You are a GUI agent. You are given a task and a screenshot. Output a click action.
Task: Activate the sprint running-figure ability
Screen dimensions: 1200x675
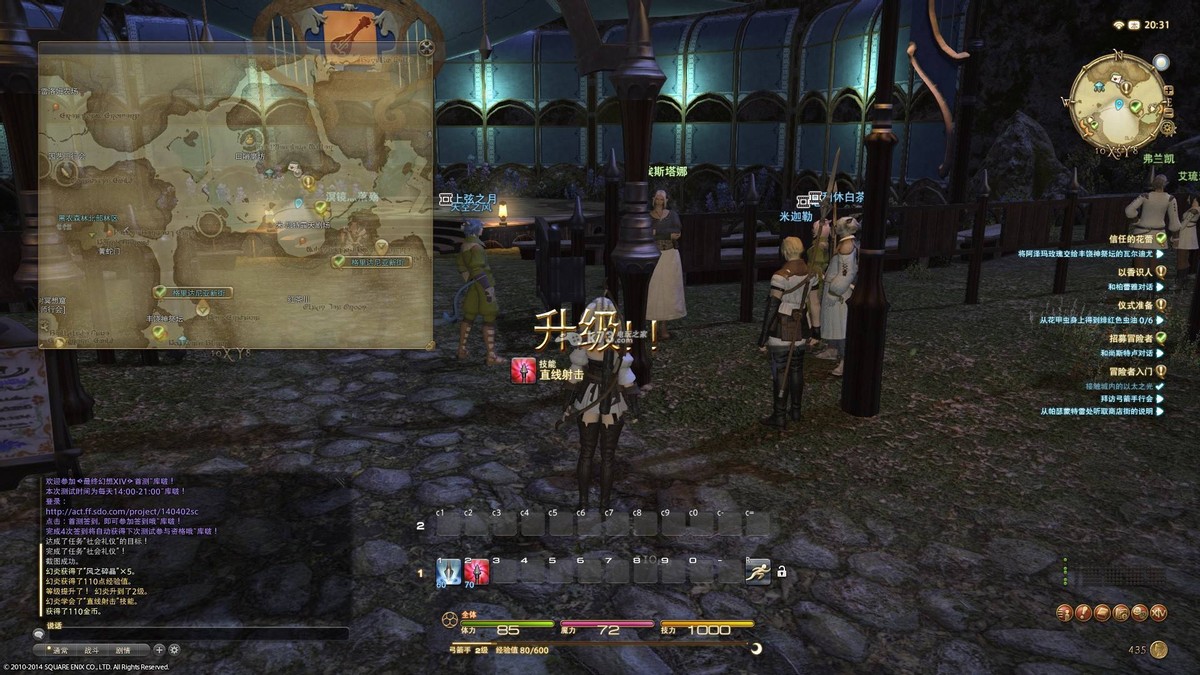click(758, 571)
